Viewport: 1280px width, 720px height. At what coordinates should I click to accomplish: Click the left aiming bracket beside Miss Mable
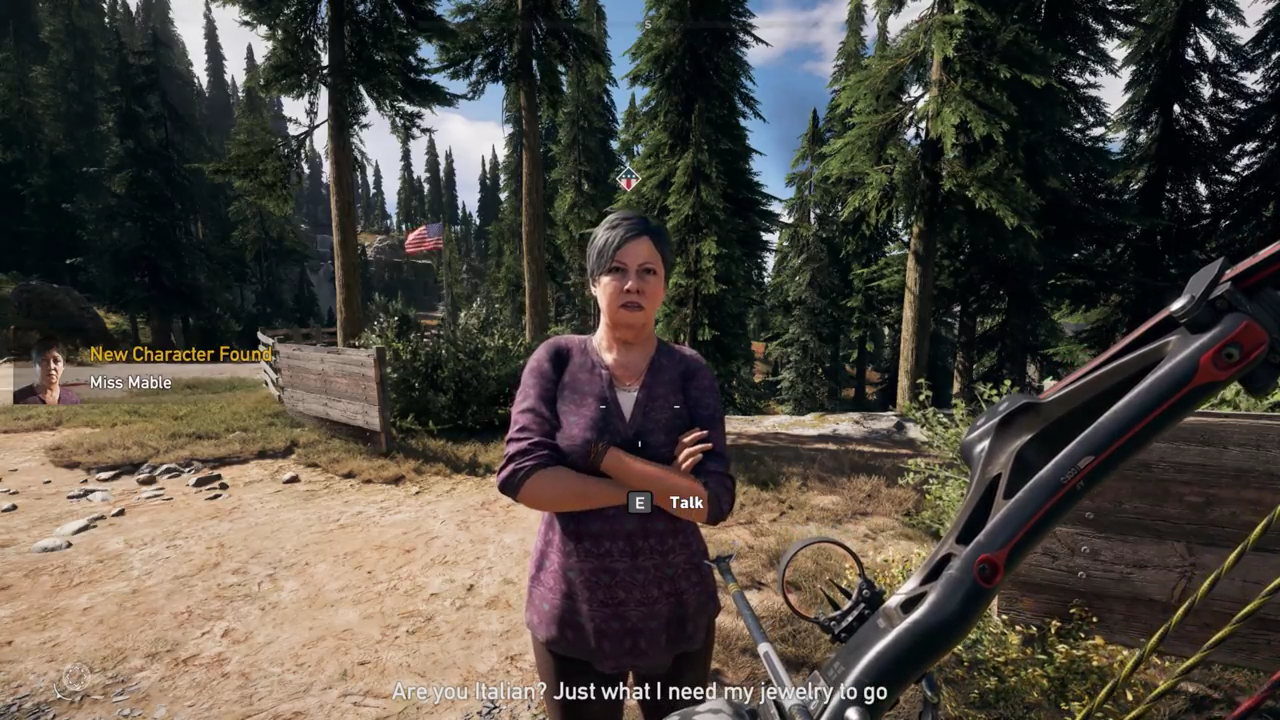pyautogui.click(x=603, y=407)
